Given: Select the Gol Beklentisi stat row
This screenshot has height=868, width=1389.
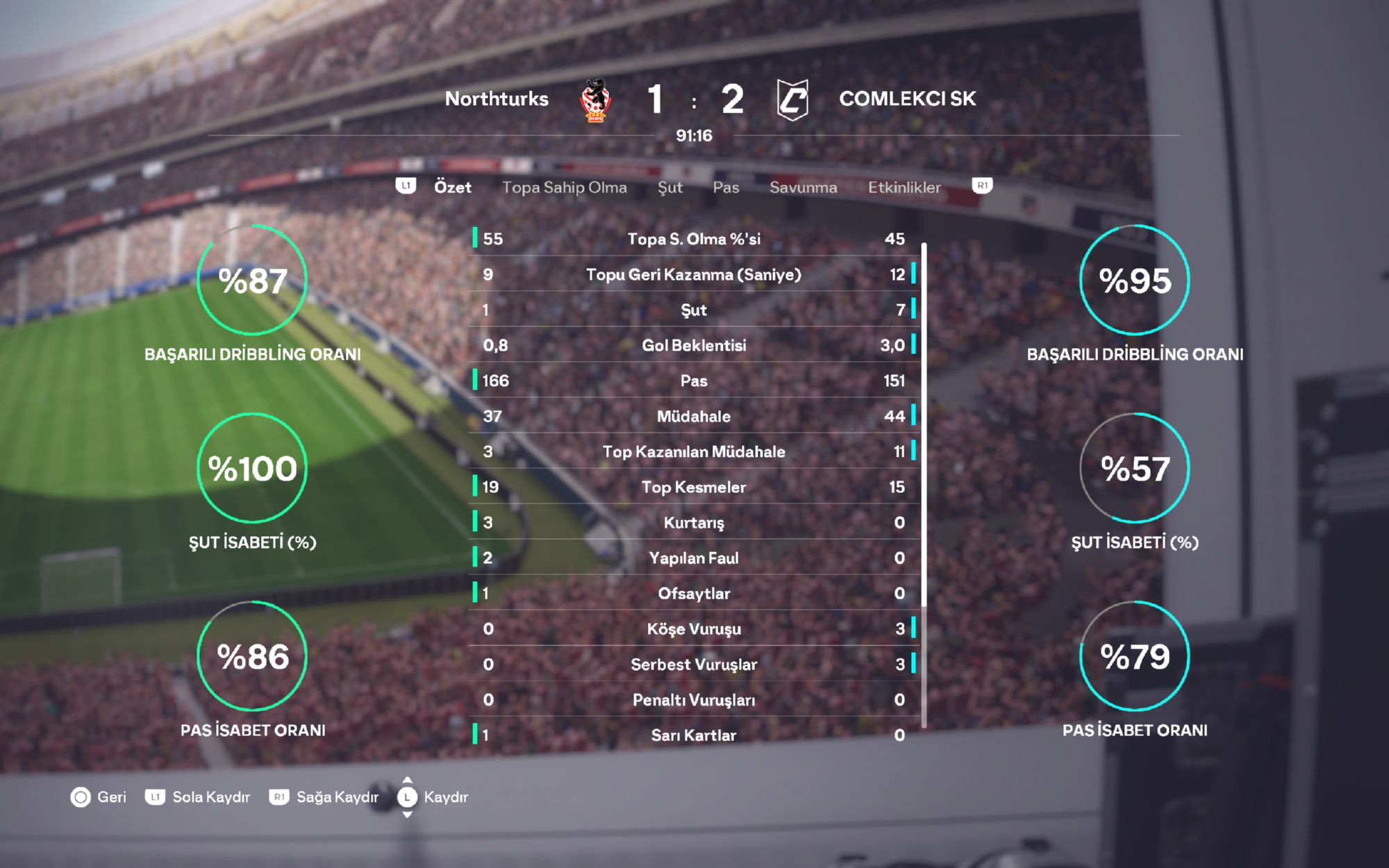Looking at the screenshot, I should point(694,345).
